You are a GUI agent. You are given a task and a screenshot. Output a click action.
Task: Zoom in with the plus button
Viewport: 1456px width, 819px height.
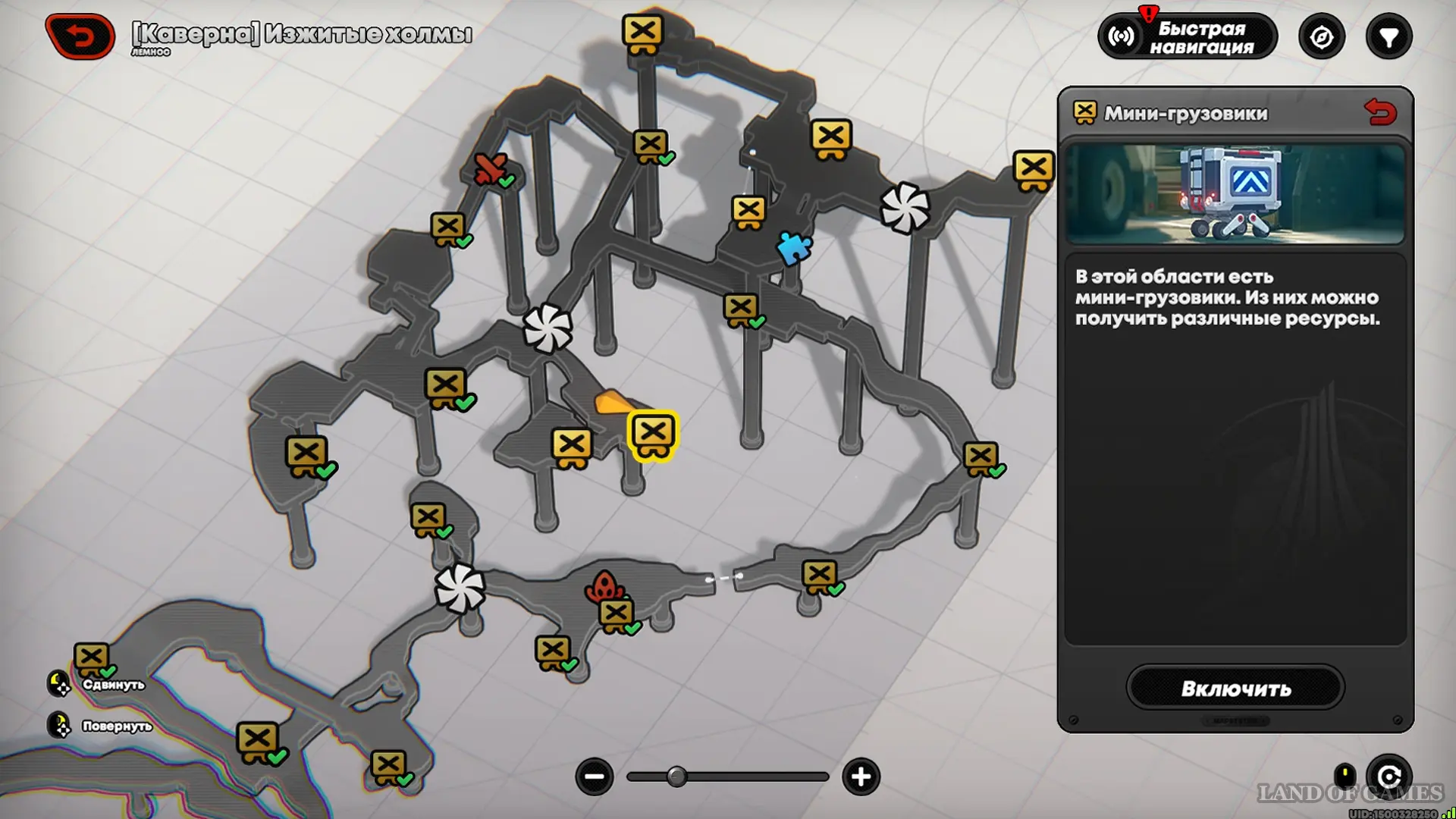coord(861,777)
